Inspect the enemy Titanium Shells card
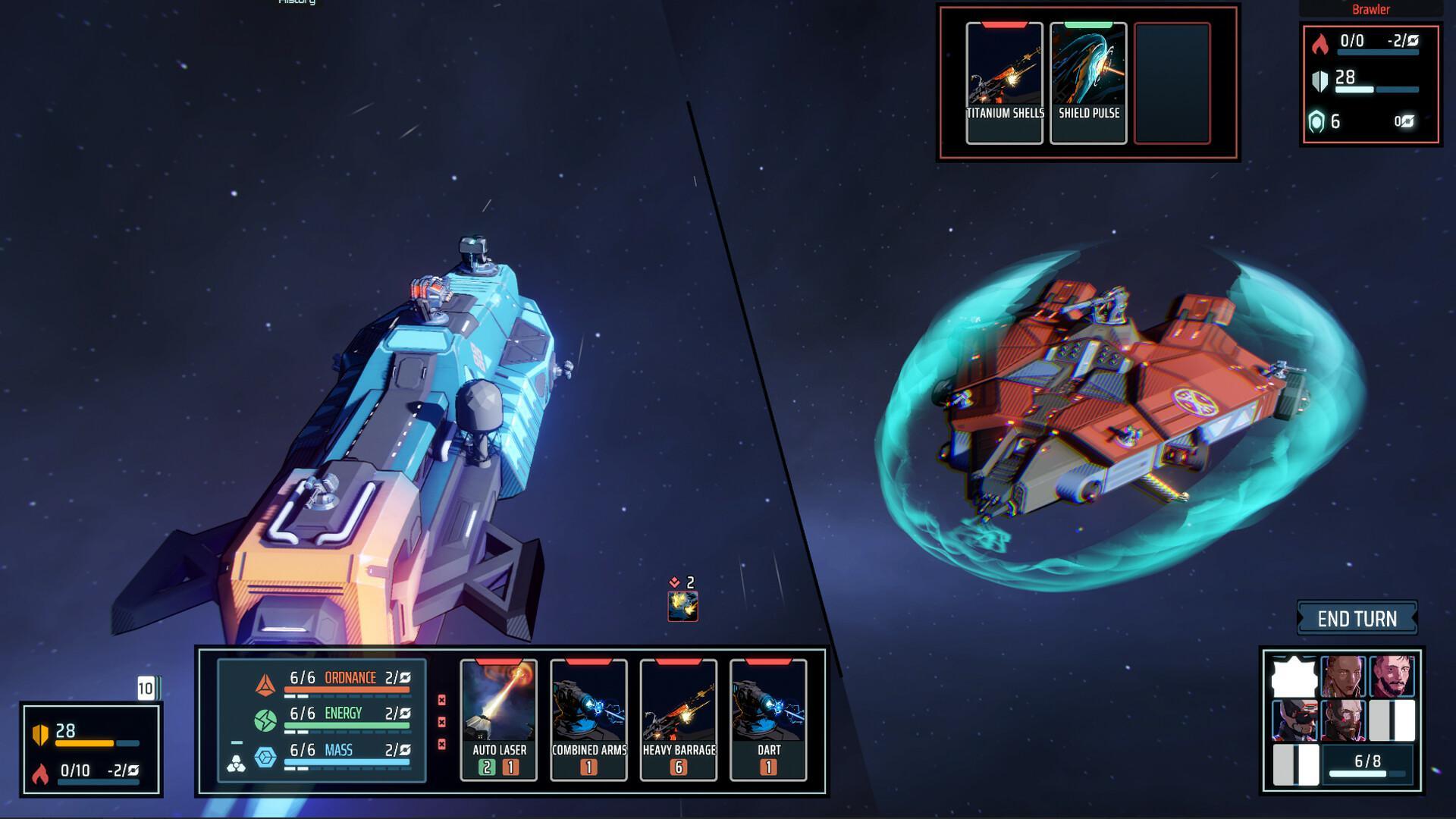The height and width of the screenshot is (819, 1456). 1005,82
